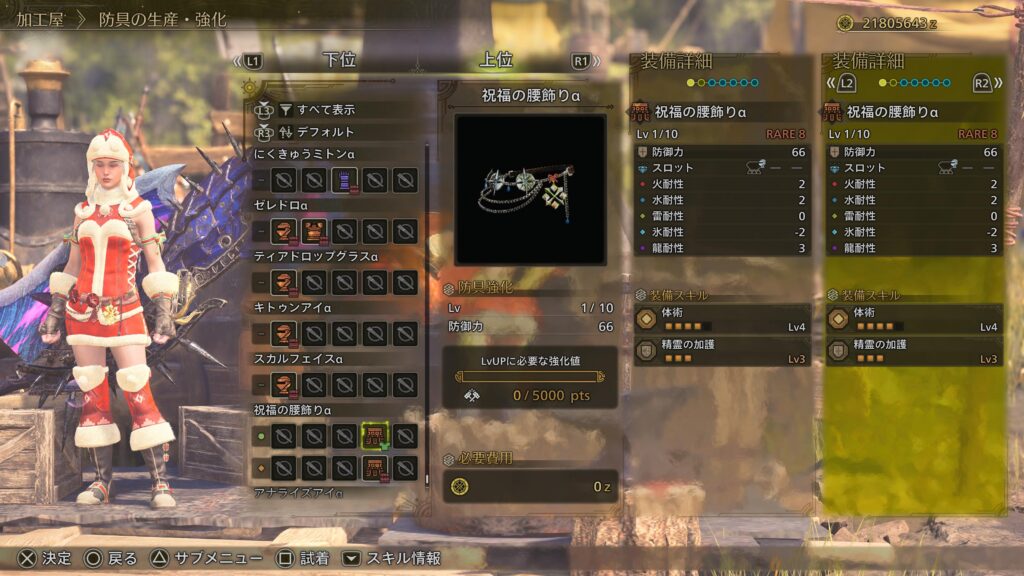This screenshot has width=1024, height=576.
Task: Select the ティアドロップグラスα head slot
Action: 284,283
